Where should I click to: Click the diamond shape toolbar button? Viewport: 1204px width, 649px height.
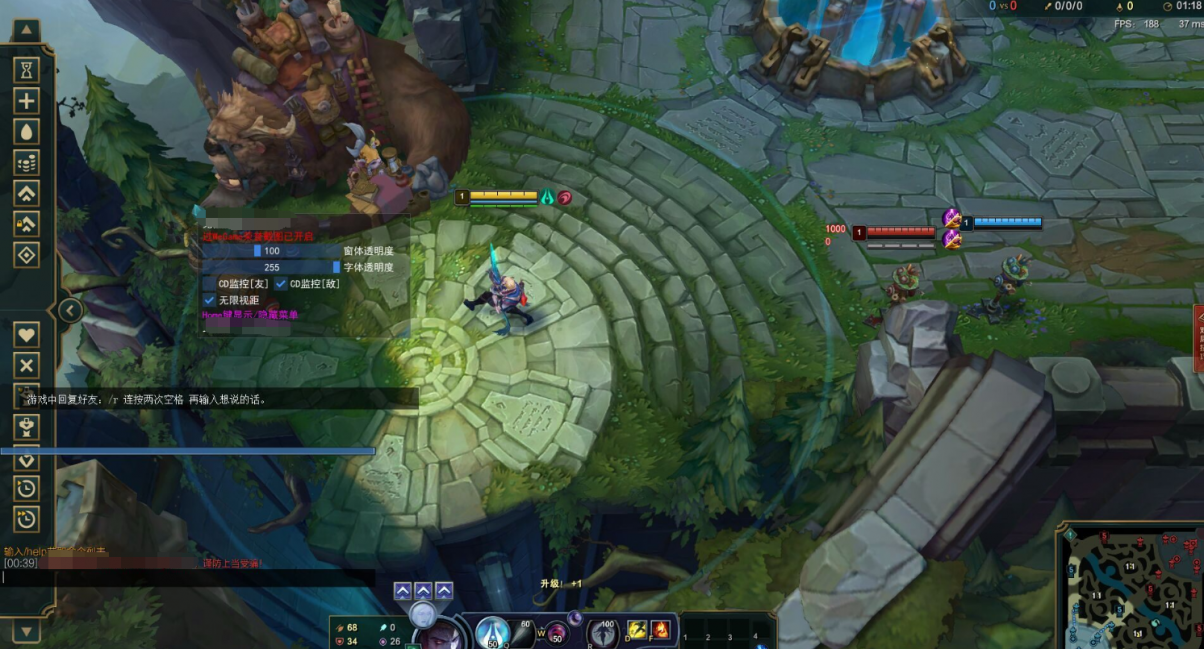click(x=26, y=255)
